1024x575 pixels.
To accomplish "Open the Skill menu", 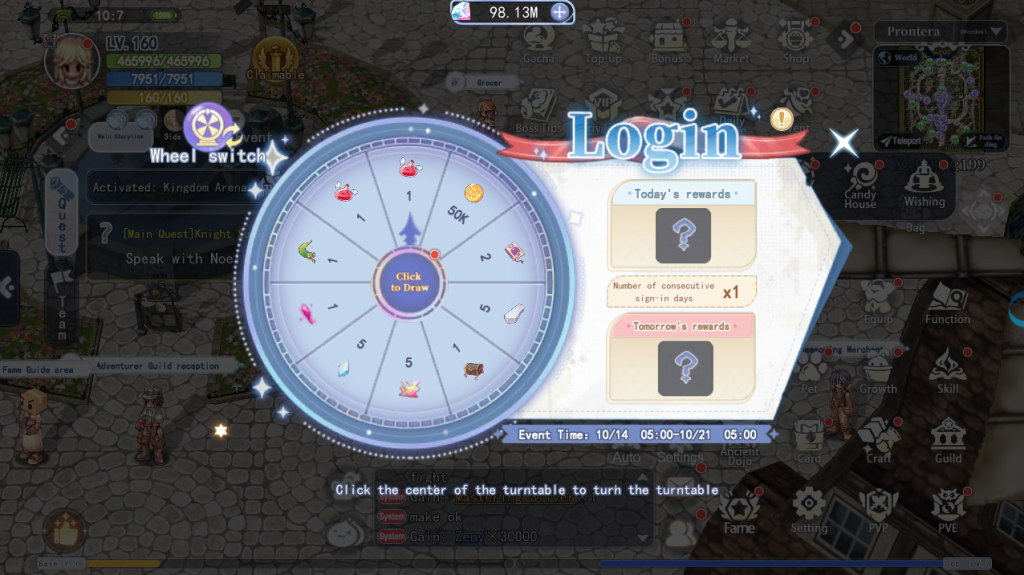I will pyautogui.click(x=948, y=370).
